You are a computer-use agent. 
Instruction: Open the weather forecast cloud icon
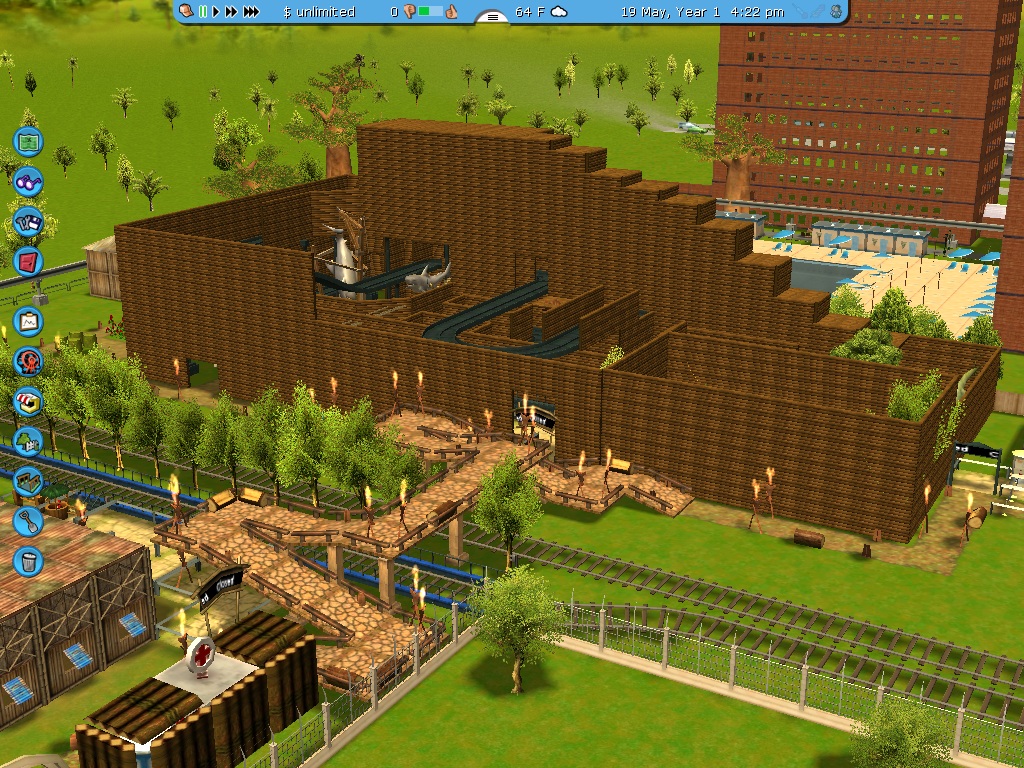pos(559,12)
